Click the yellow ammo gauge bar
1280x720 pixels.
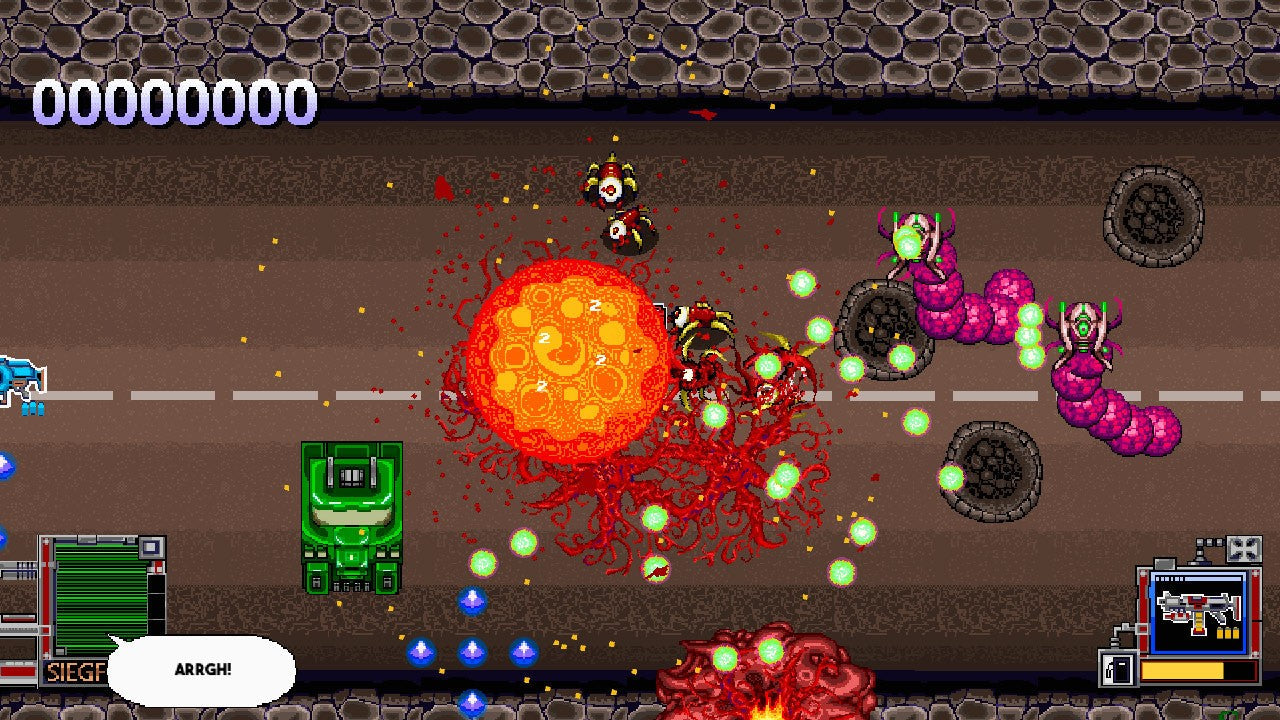(1182, 670)
